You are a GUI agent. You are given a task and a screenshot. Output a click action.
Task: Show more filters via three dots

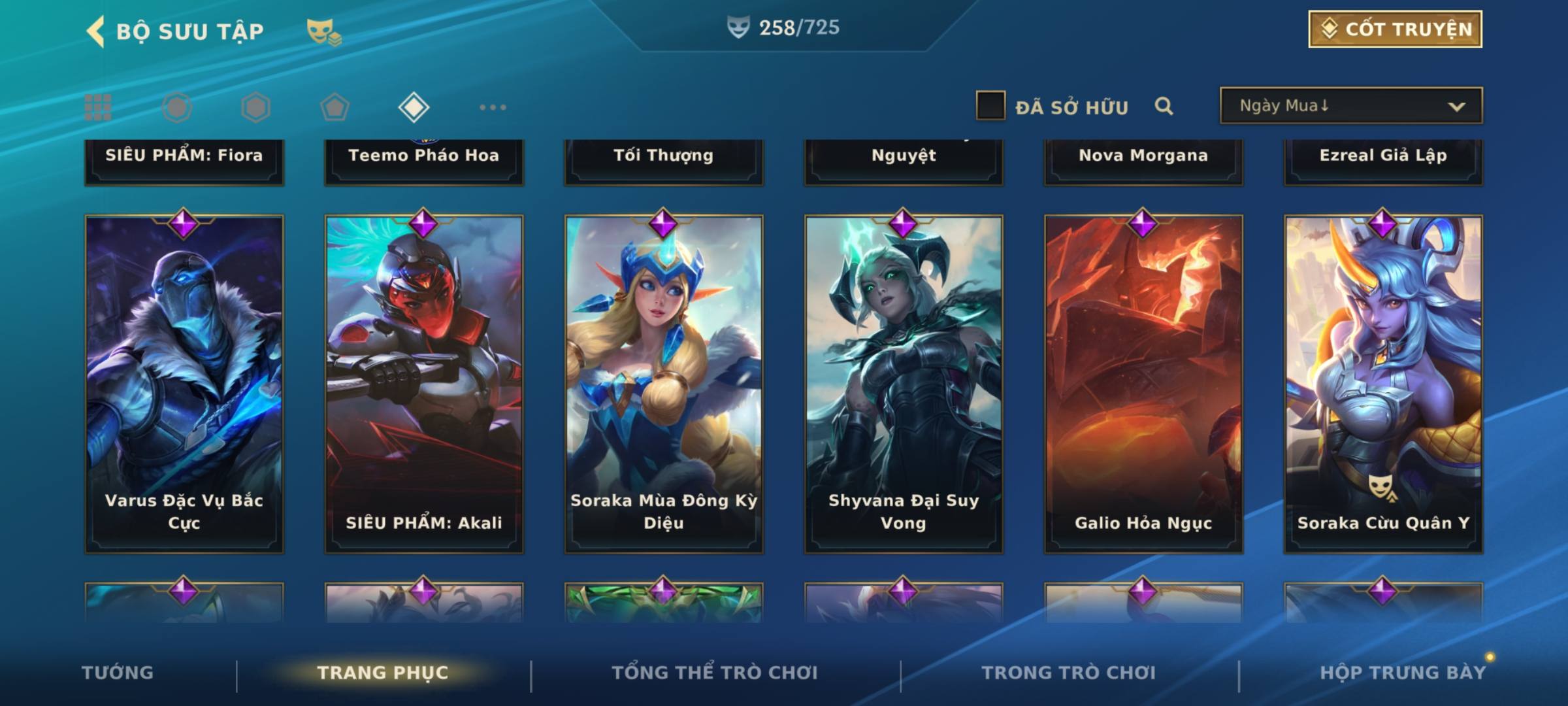(493, 107)
